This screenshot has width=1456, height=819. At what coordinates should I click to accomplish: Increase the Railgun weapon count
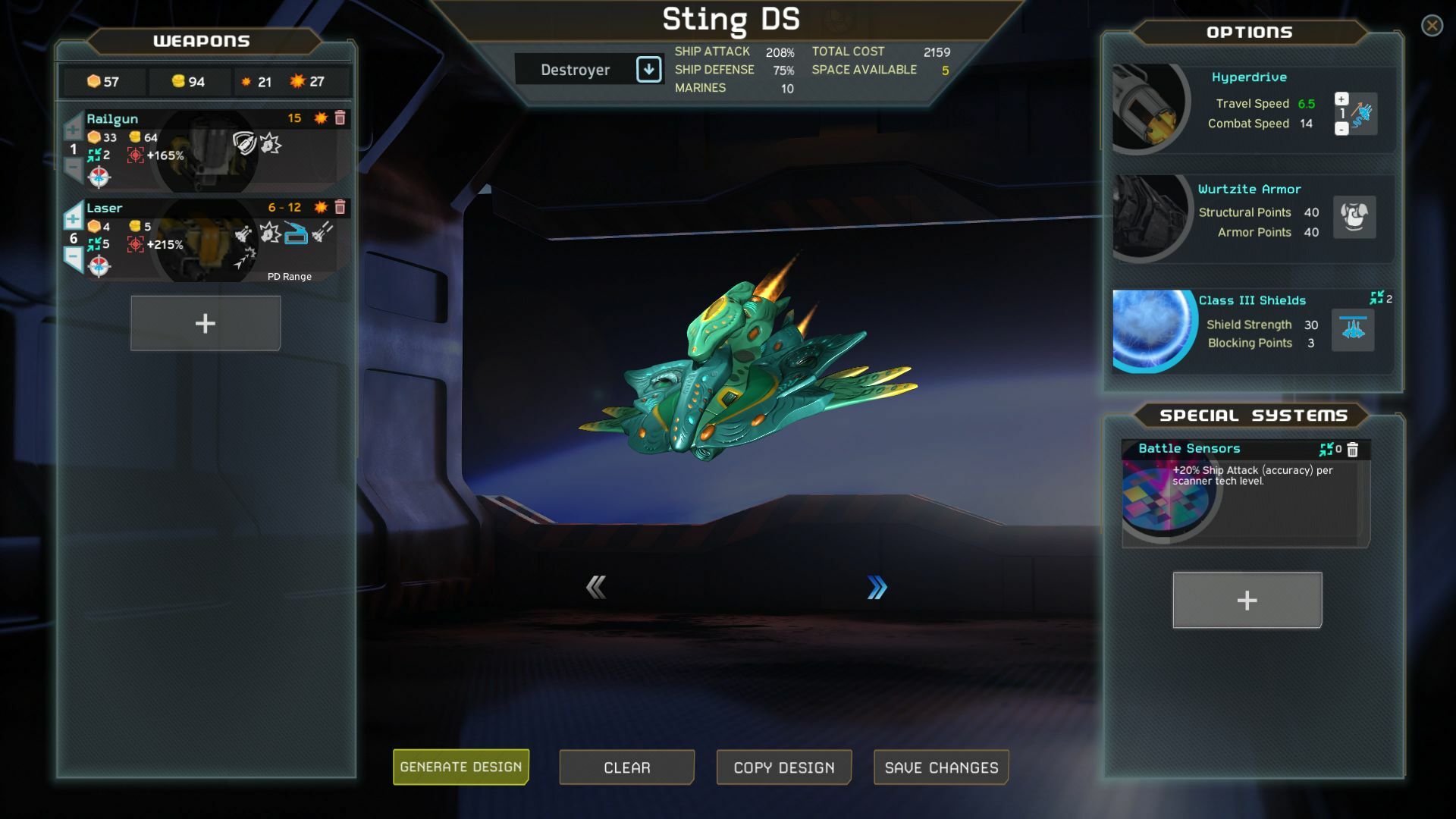pyautogui.click(x=73, y=129)
